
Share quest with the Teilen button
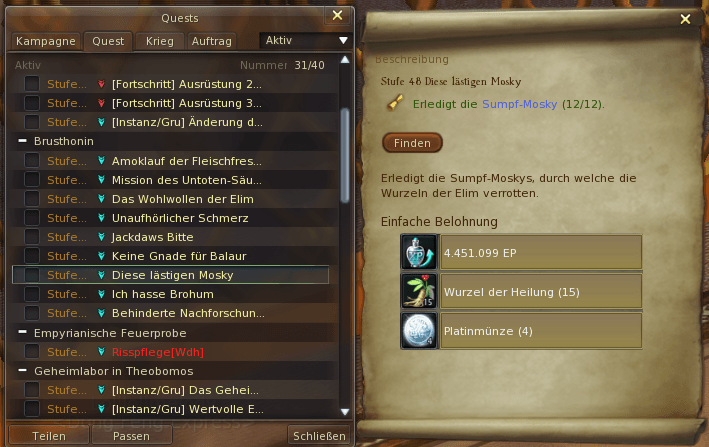49,436
